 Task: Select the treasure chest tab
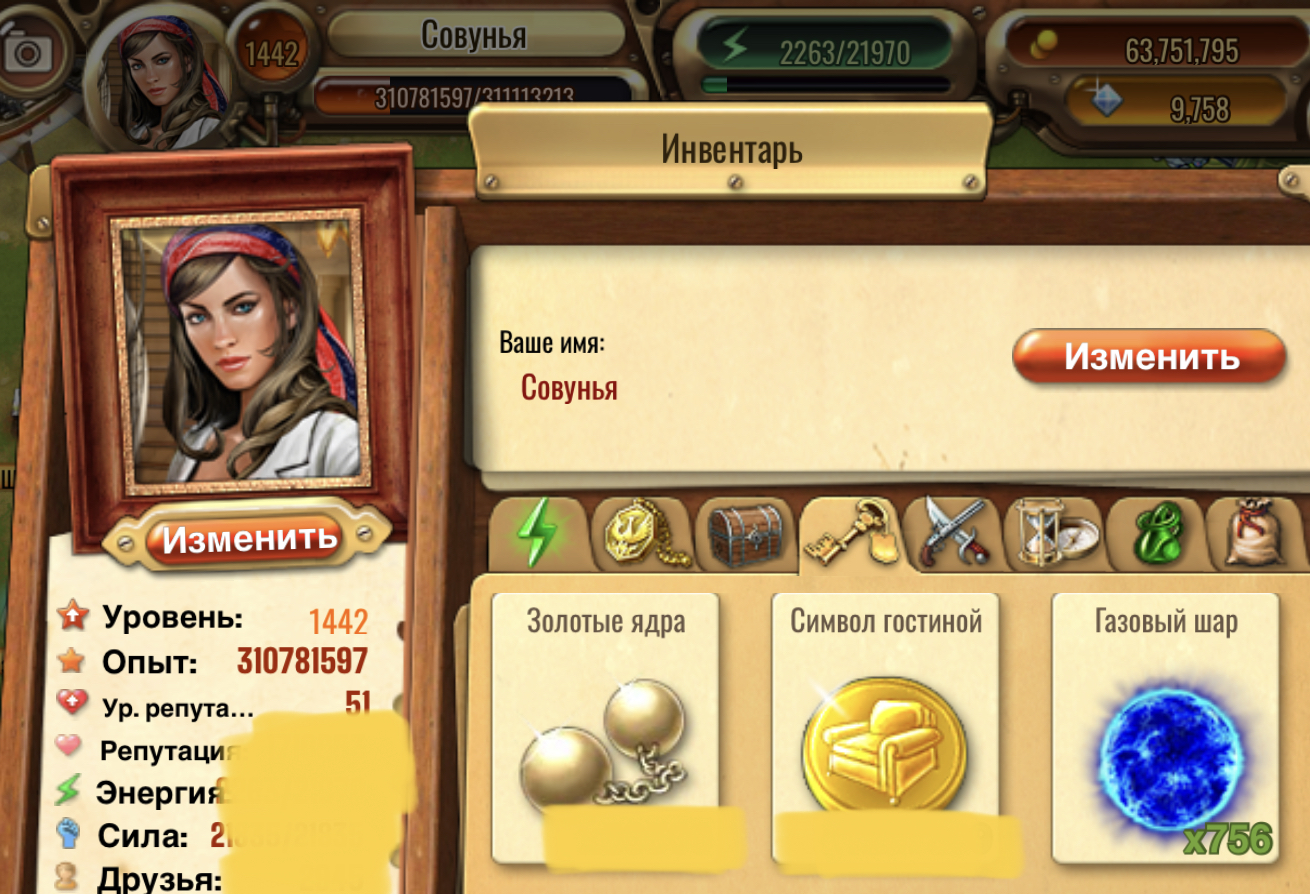[745, 536]
